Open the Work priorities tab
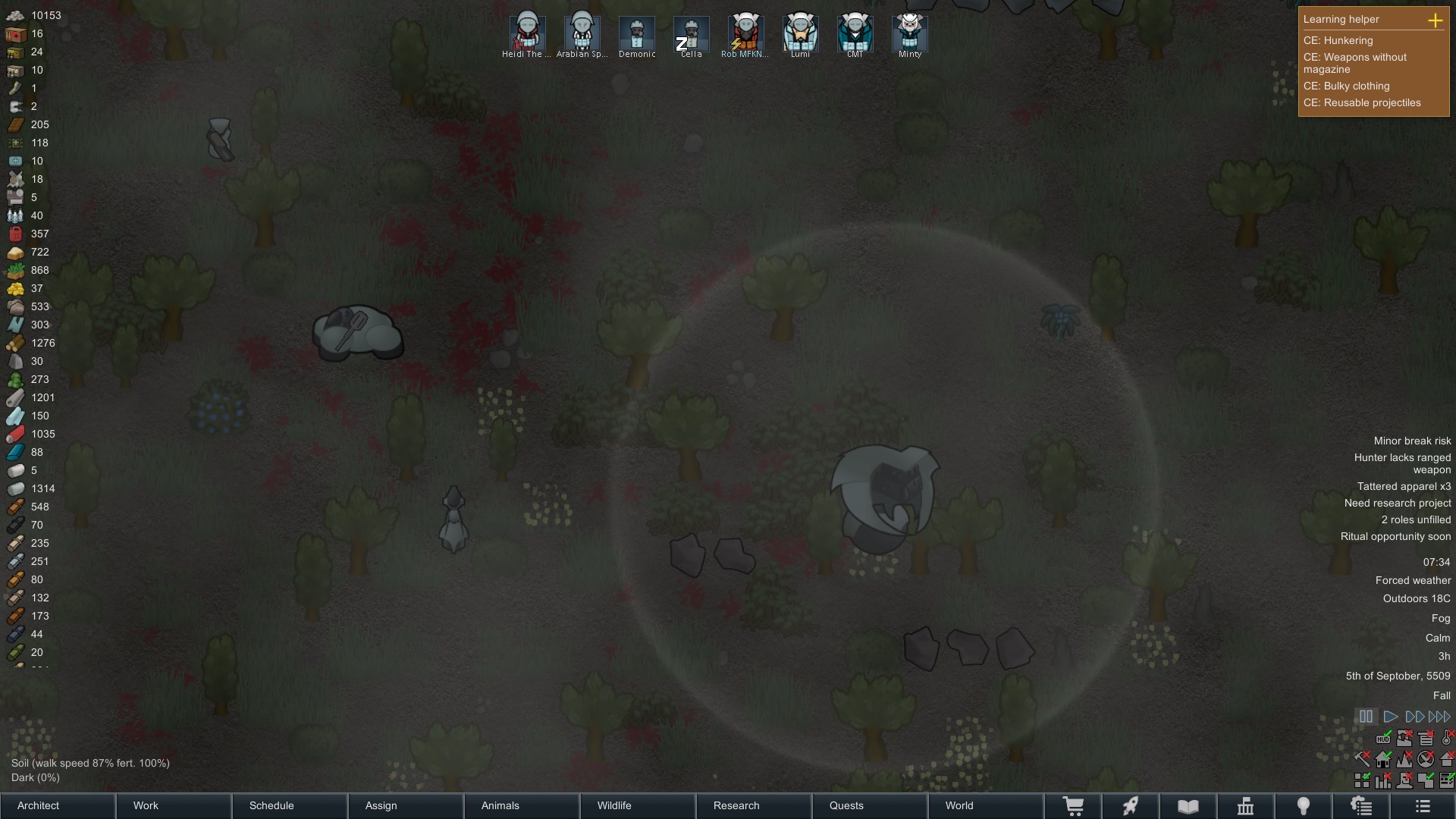The image size is (1456, 819). pos(174,805)
